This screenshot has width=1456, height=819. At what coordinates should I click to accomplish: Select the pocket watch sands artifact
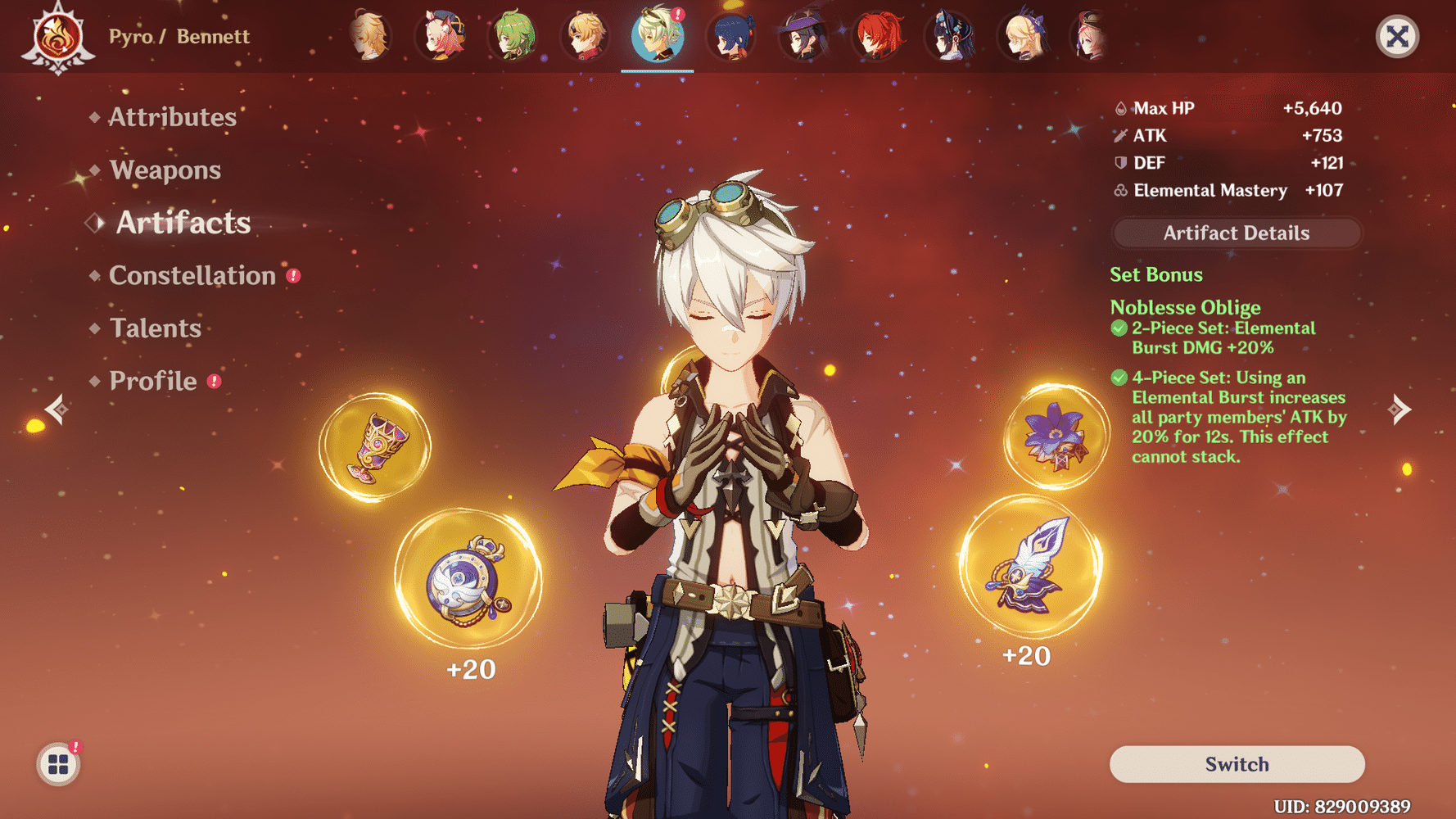(x=468, y=579)
